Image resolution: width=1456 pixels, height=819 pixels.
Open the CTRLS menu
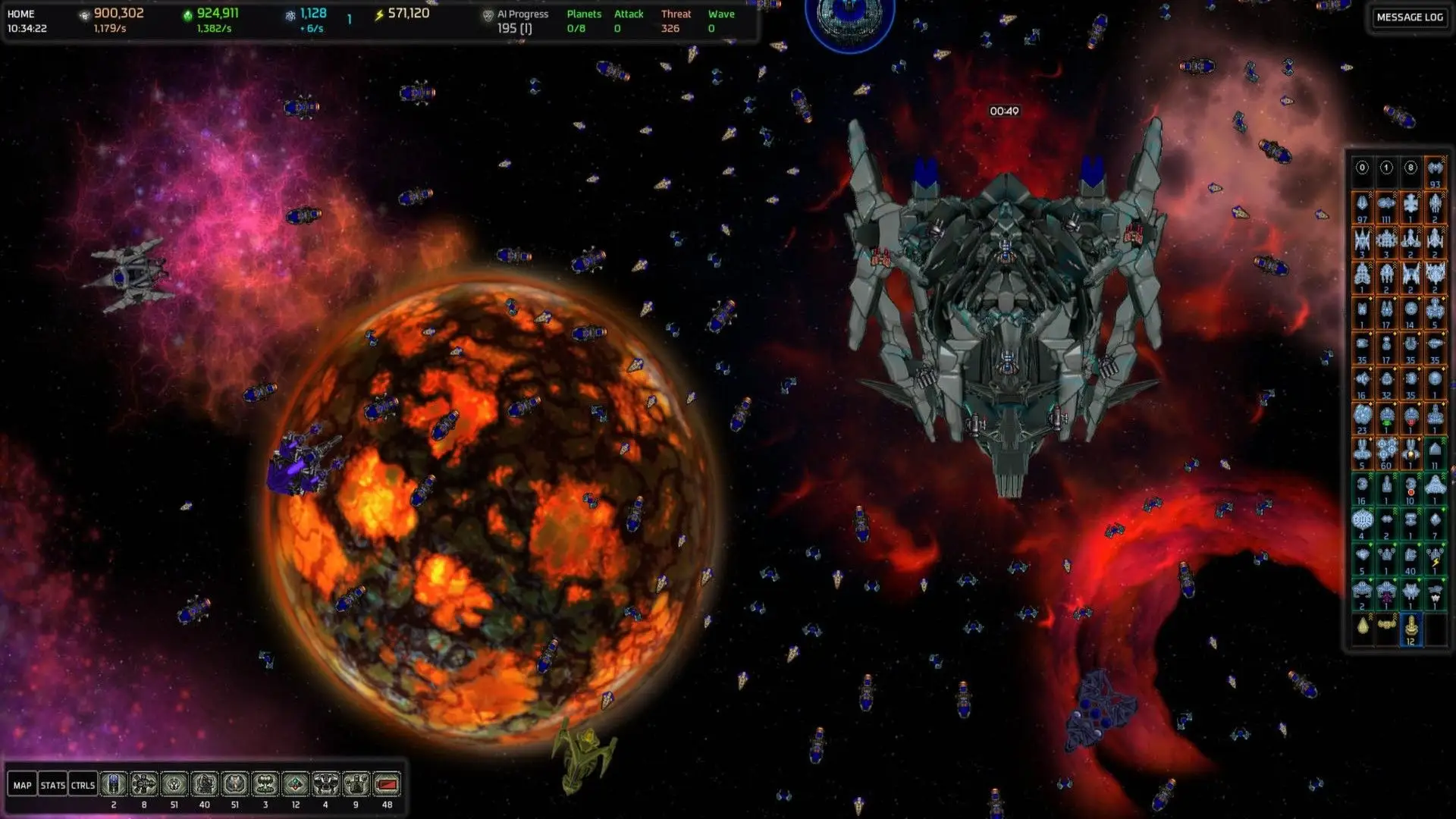point(83,785)
